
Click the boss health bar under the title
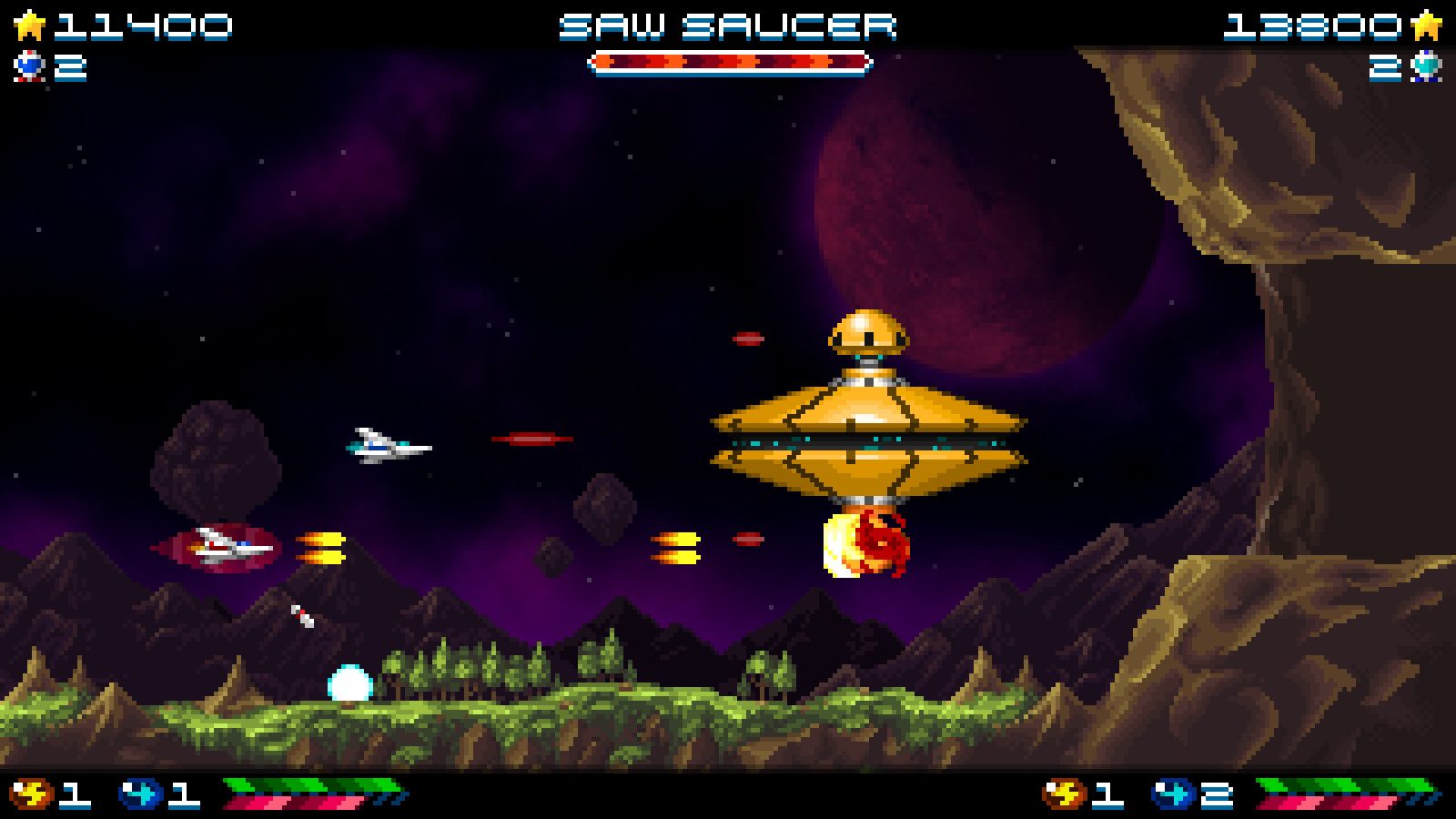point(728,64)
